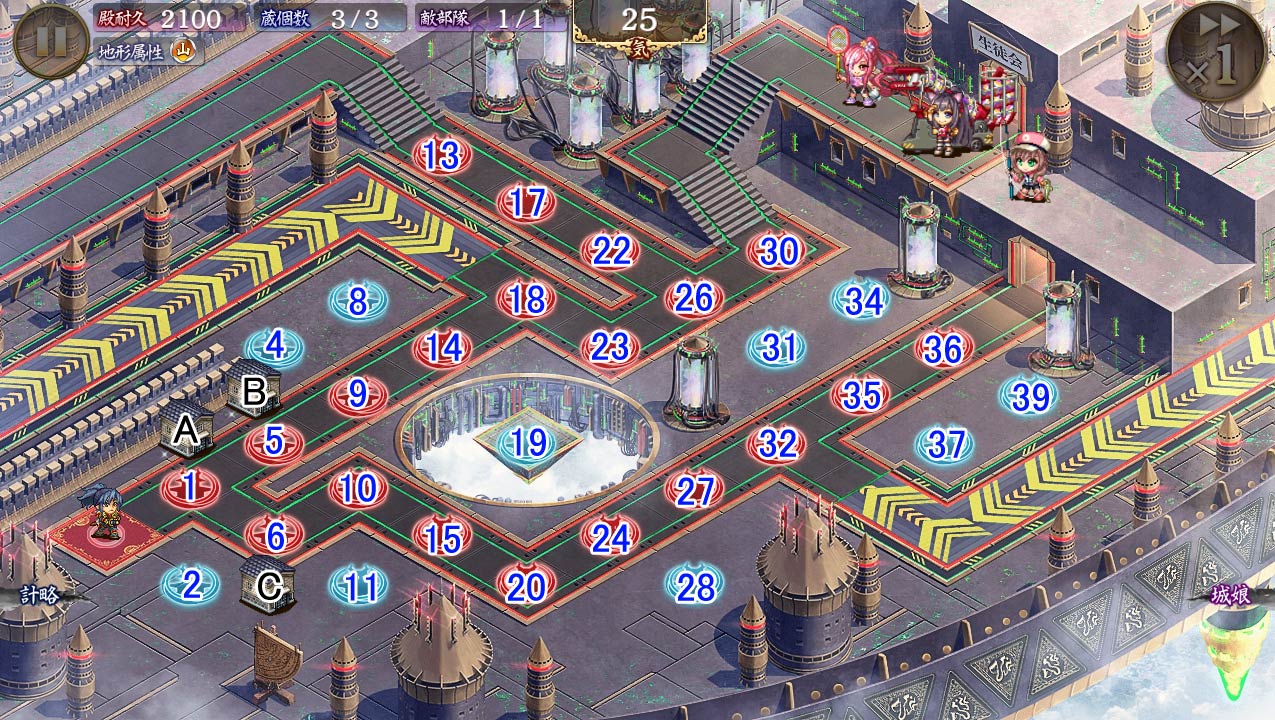Open the 城娘 castle girl panel
The image size is (1275, 720).
(x=1230, y=596)
